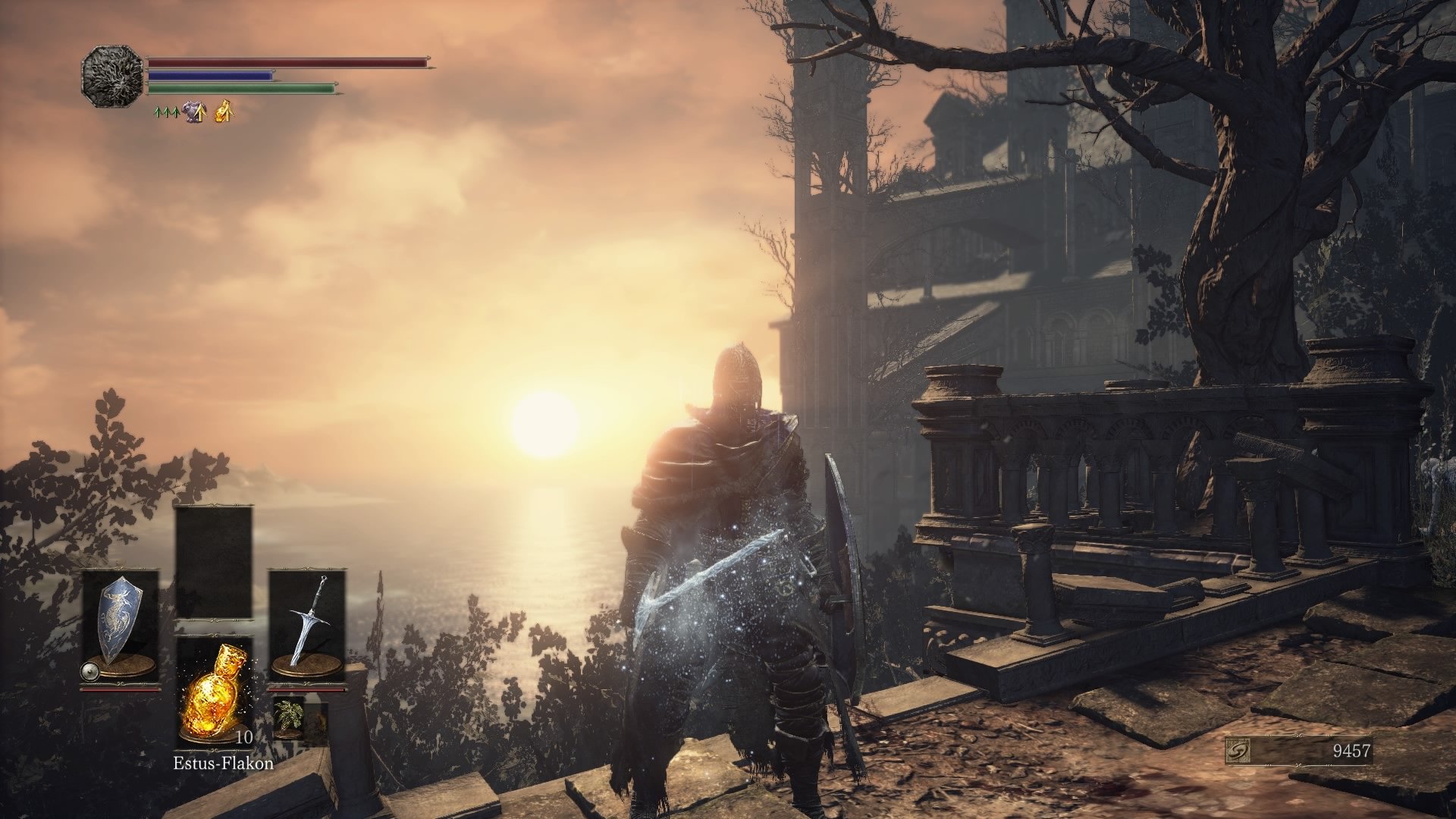The height and width of the screenshot is (819, 1456).
Task: Click the shield durability bar indicator
Action: point(120,689)
